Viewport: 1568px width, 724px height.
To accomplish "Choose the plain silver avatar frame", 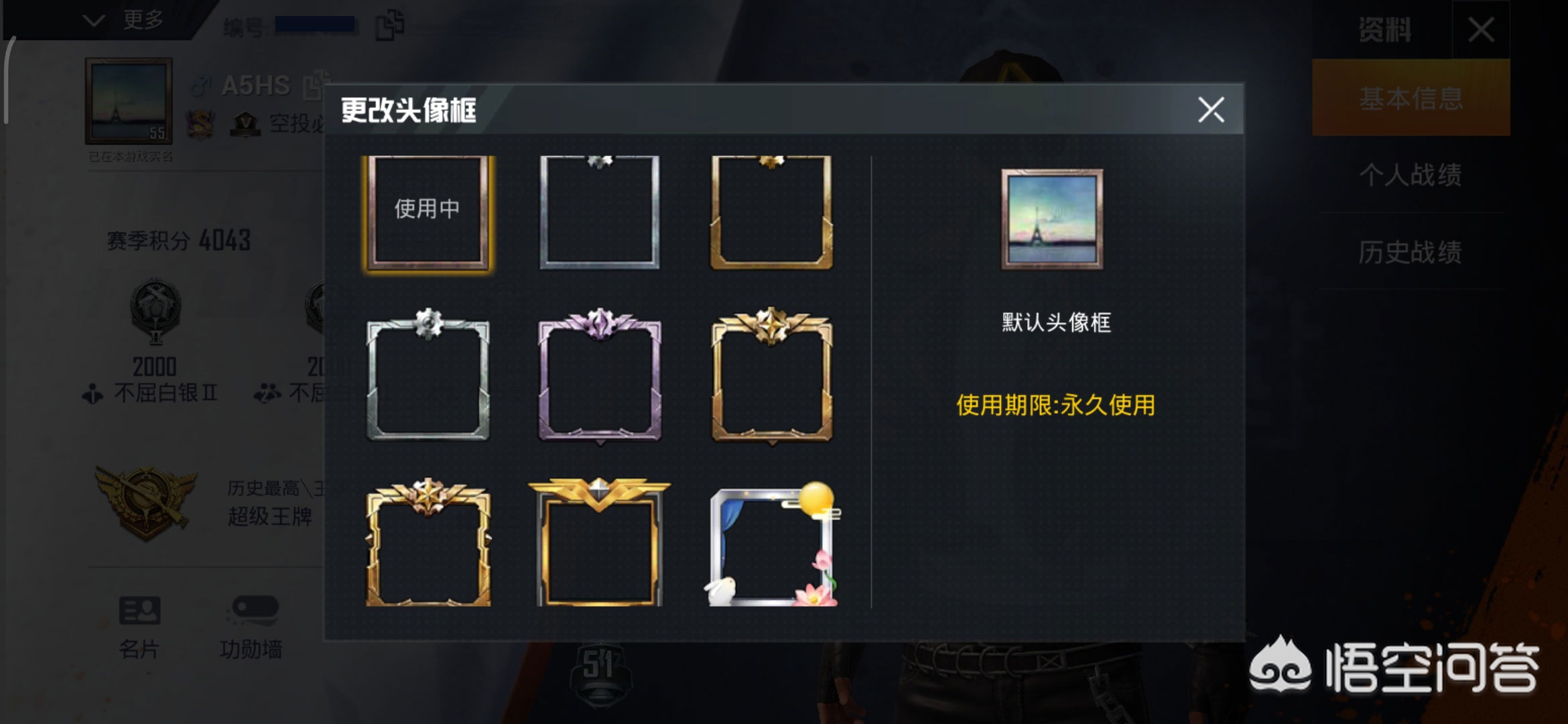I will [x=600, y=212].
